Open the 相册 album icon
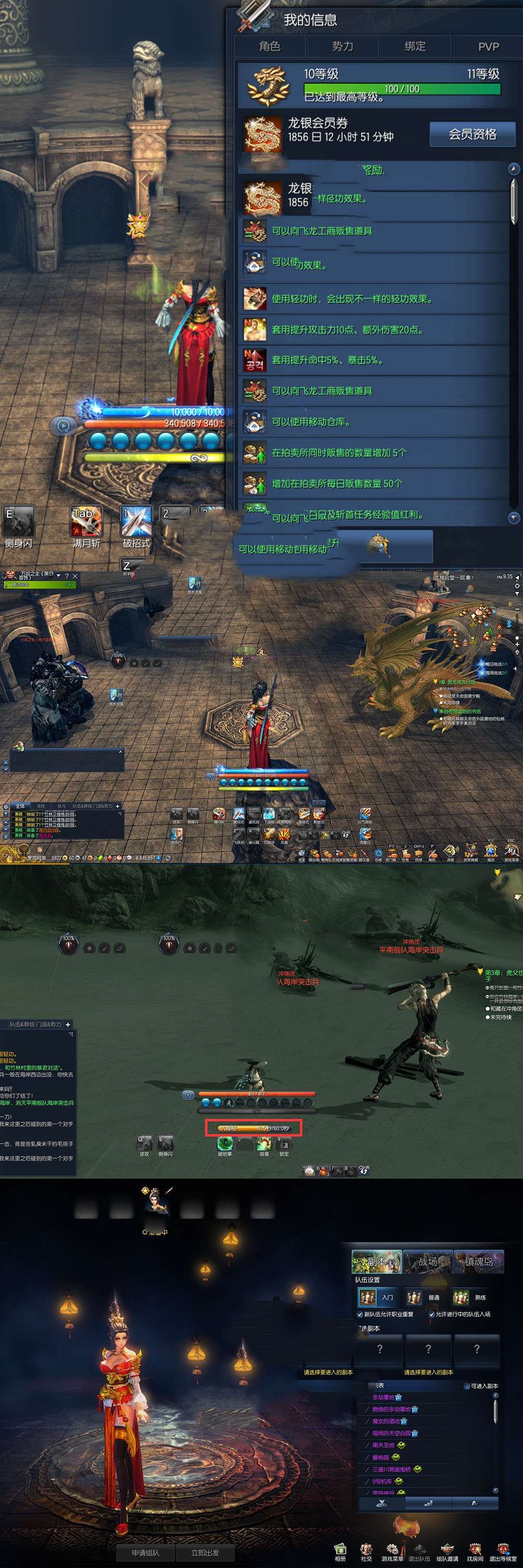The image size is (523, 1568). tap(340, 1550)
